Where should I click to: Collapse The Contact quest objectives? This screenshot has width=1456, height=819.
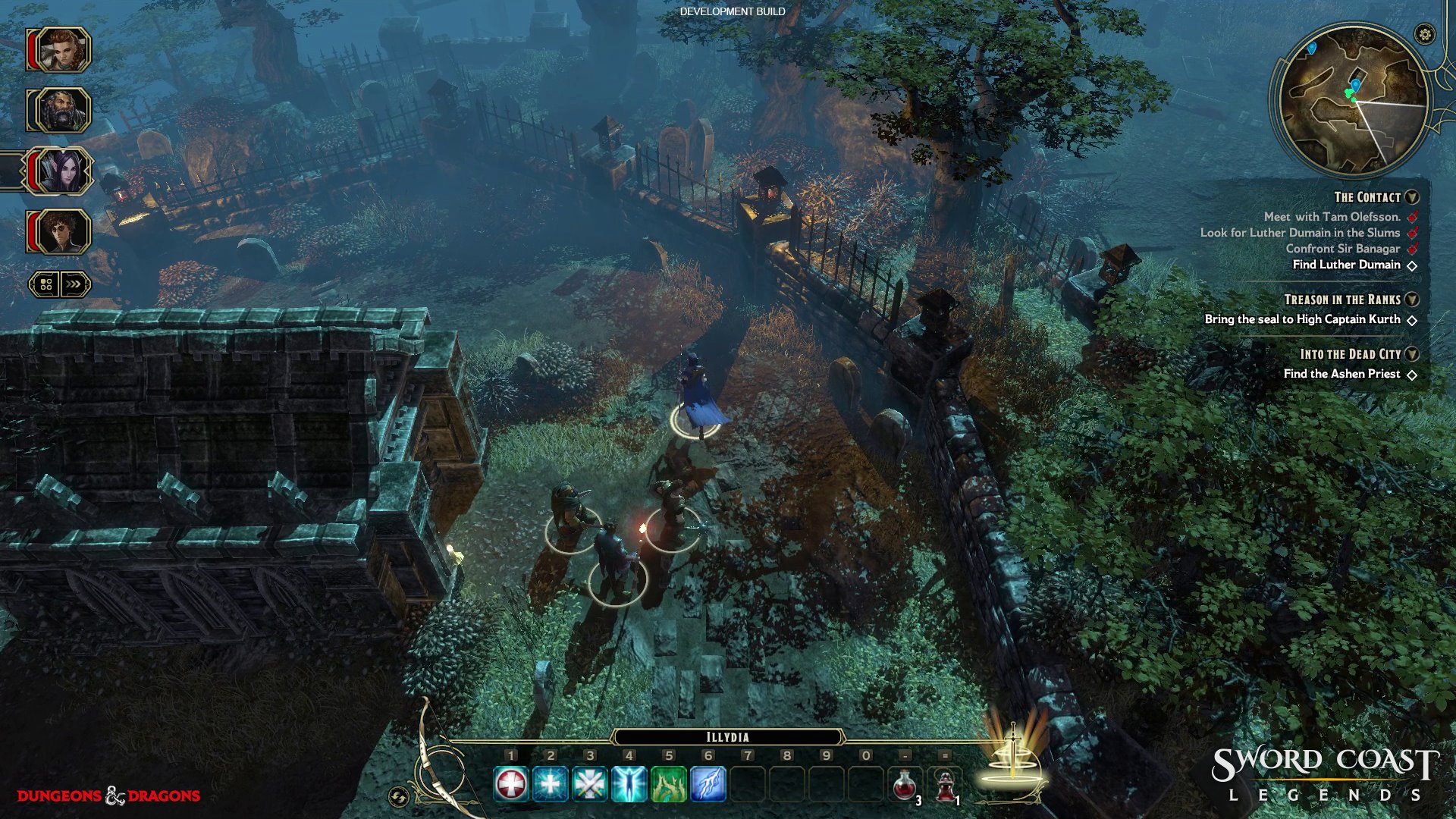(x=1411, y=197)
